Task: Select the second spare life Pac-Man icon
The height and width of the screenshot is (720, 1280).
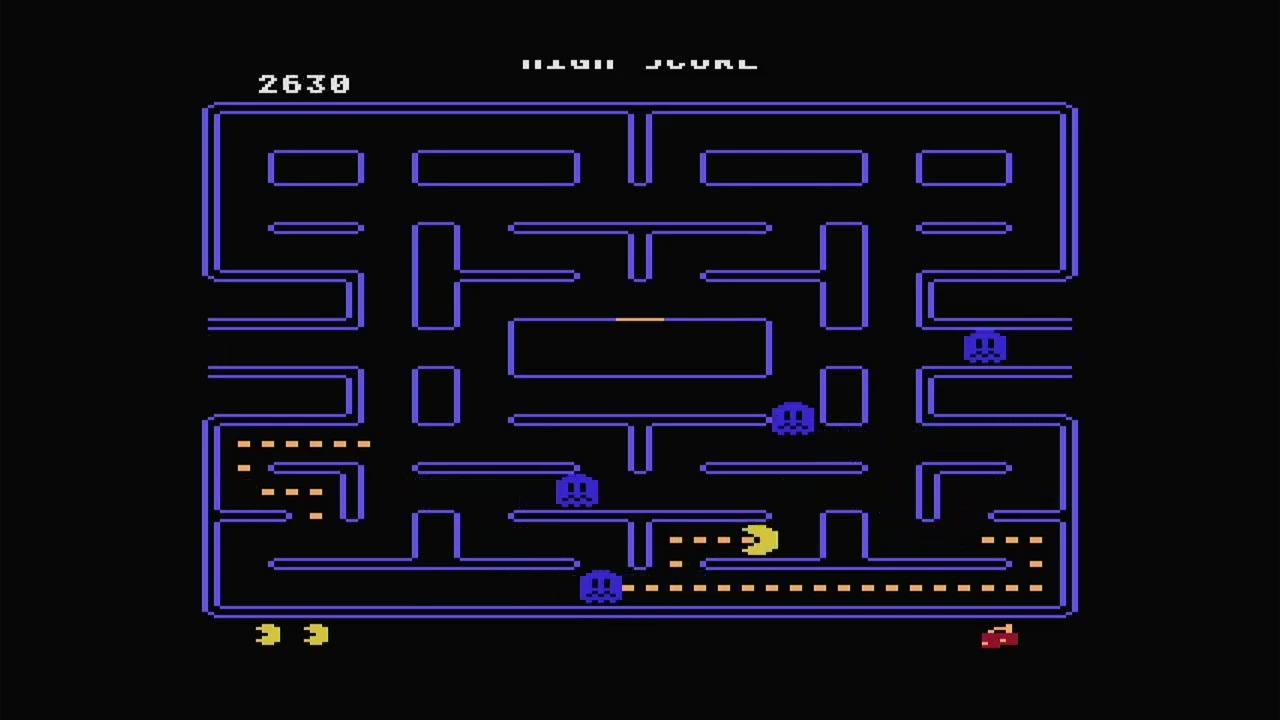Action: (316, 634)
